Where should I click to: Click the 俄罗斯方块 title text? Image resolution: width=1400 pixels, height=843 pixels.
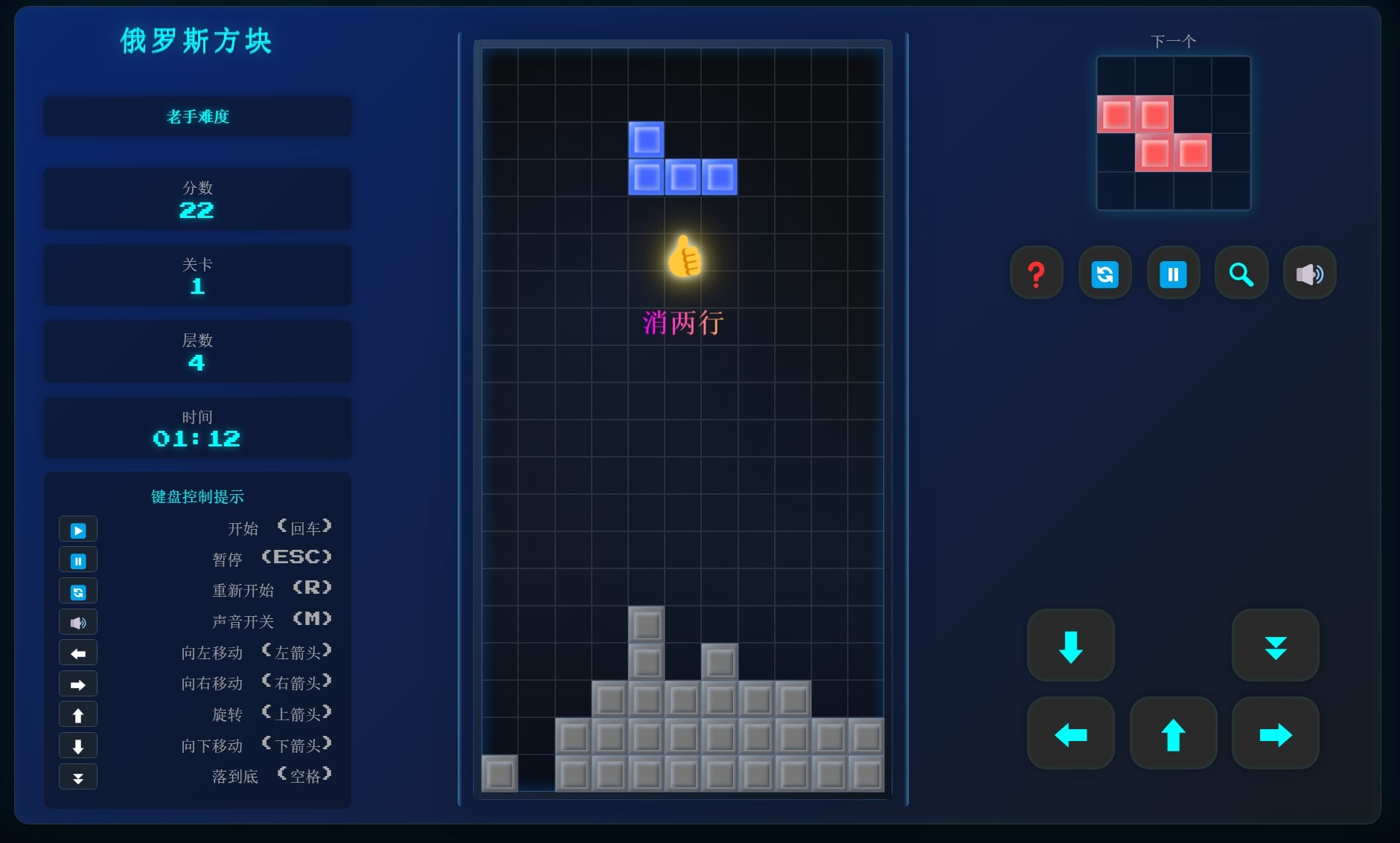pos(196,41)
